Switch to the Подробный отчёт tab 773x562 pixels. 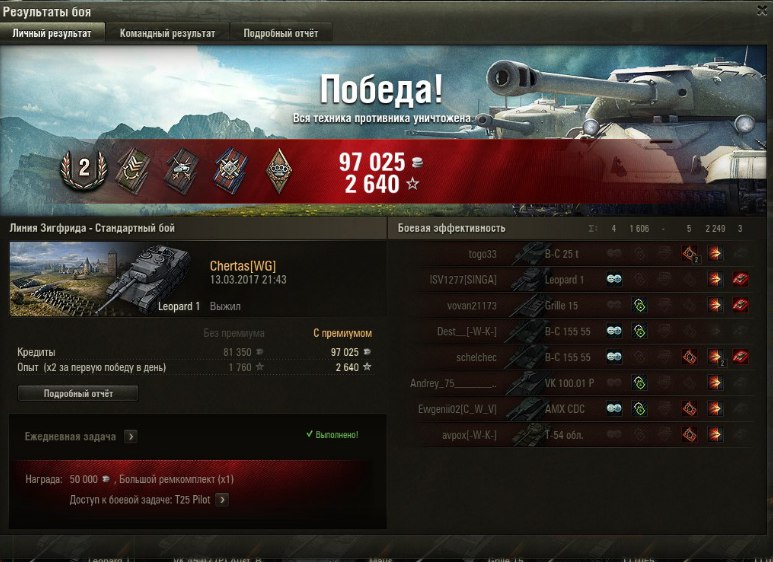point(281,33)
